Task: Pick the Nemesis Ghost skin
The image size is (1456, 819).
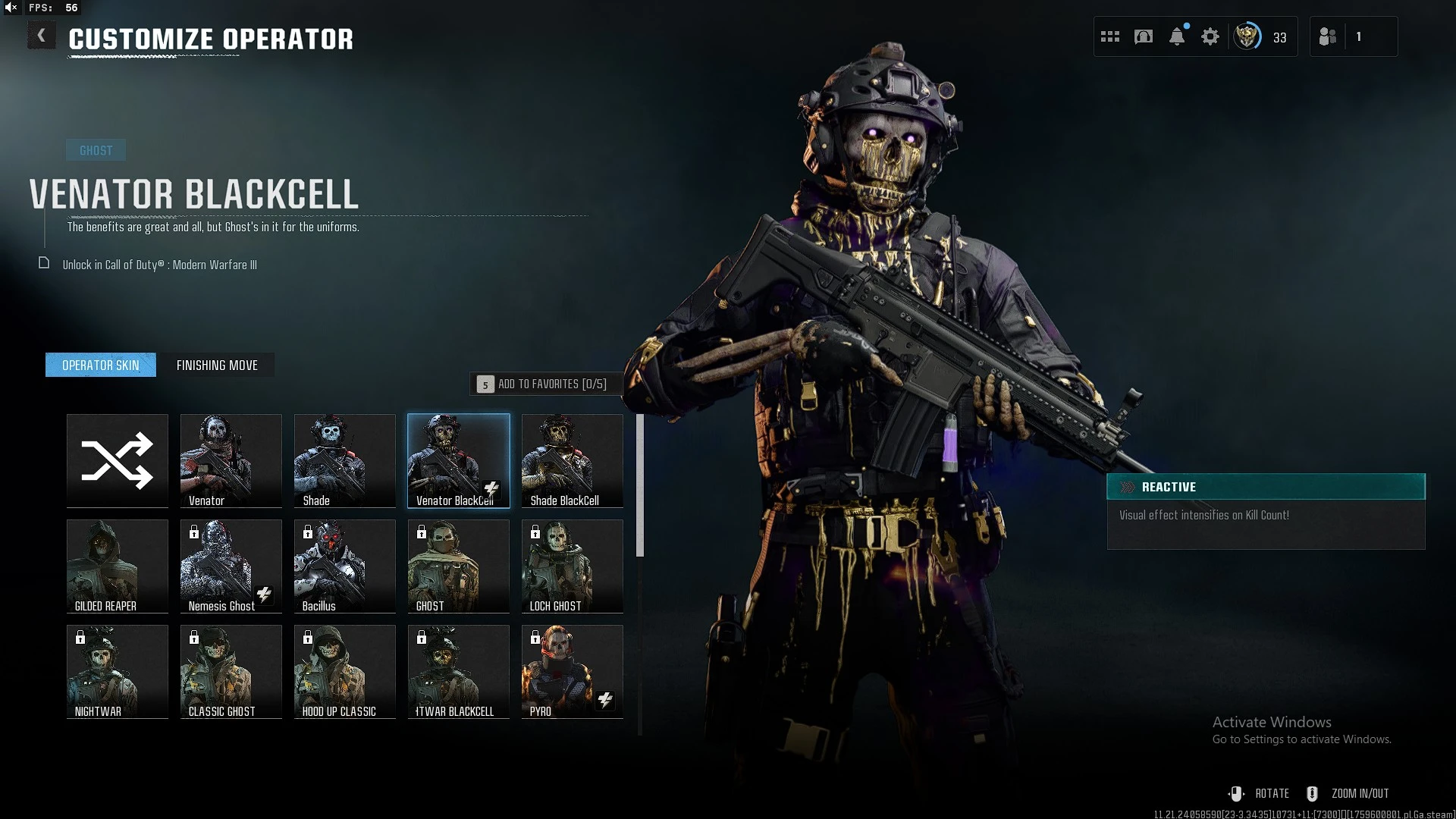Action: 231,566
